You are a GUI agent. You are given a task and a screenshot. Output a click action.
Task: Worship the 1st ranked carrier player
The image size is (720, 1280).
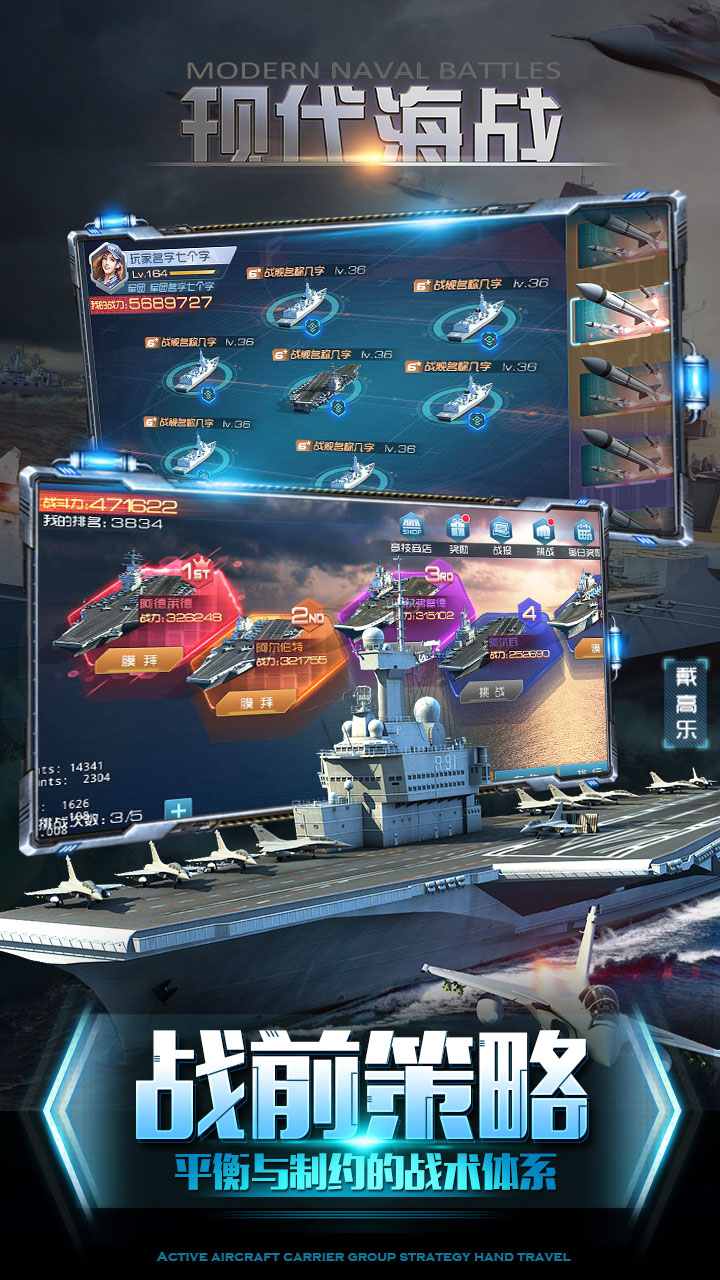[x=139, y=658]
